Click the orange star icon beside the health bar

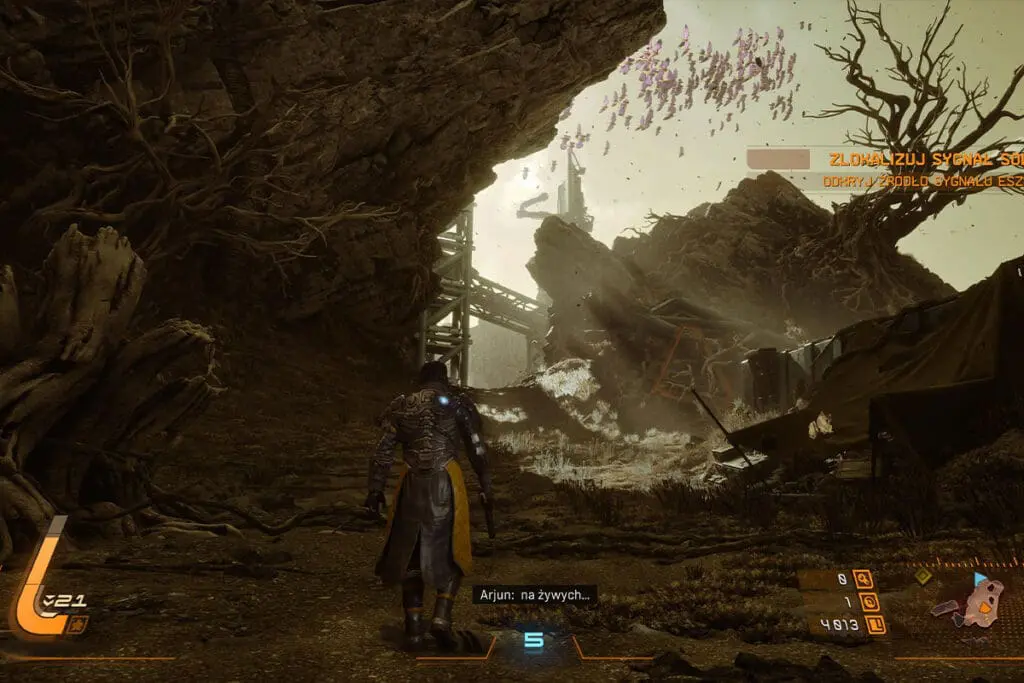[x=78, y=624]
